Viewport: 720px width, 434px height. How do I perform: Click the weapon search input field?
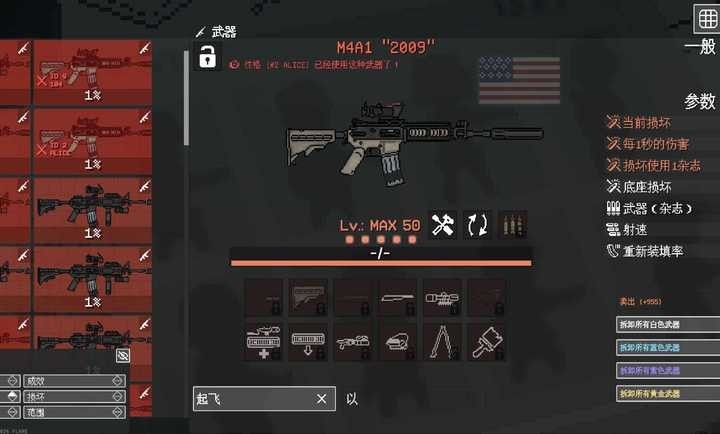tap(255, 399)
